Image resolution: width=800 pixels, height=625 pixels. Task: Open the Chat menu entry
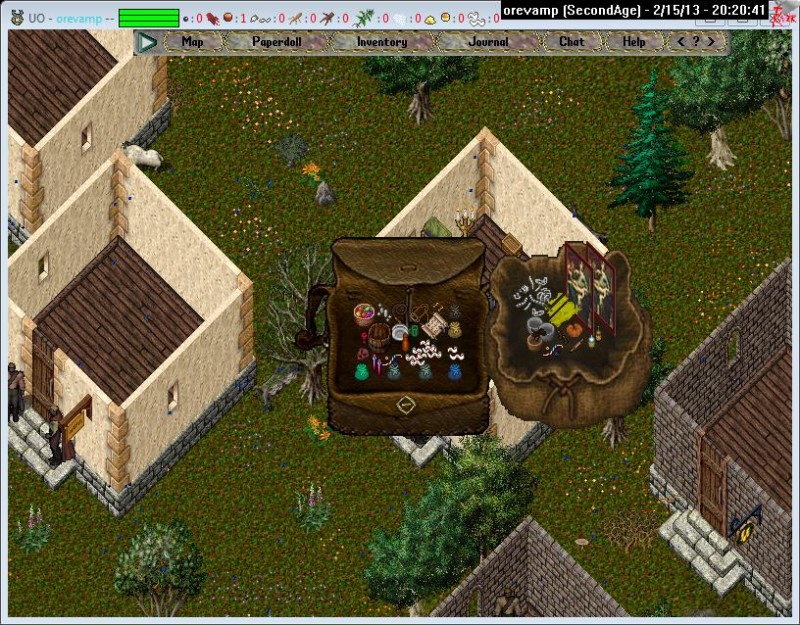571,42
